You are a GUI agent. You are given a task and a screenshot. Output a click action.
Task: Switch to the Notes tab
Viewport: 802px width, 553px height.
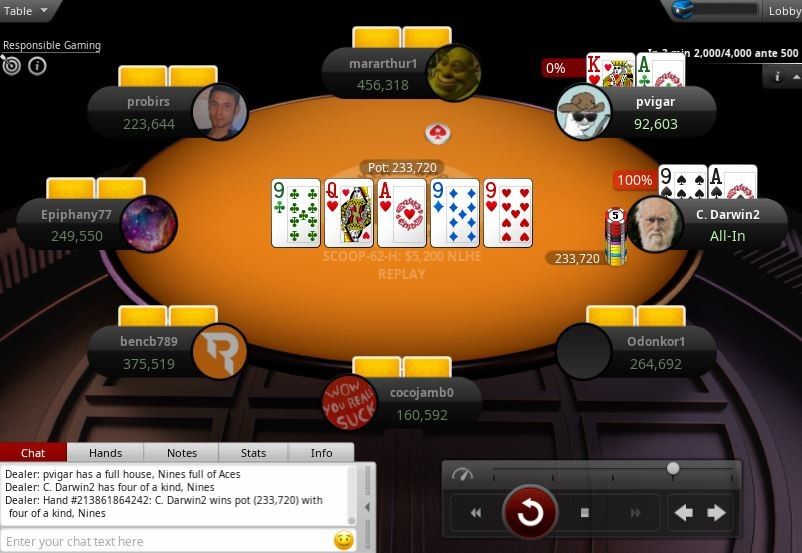click(181, 453)
